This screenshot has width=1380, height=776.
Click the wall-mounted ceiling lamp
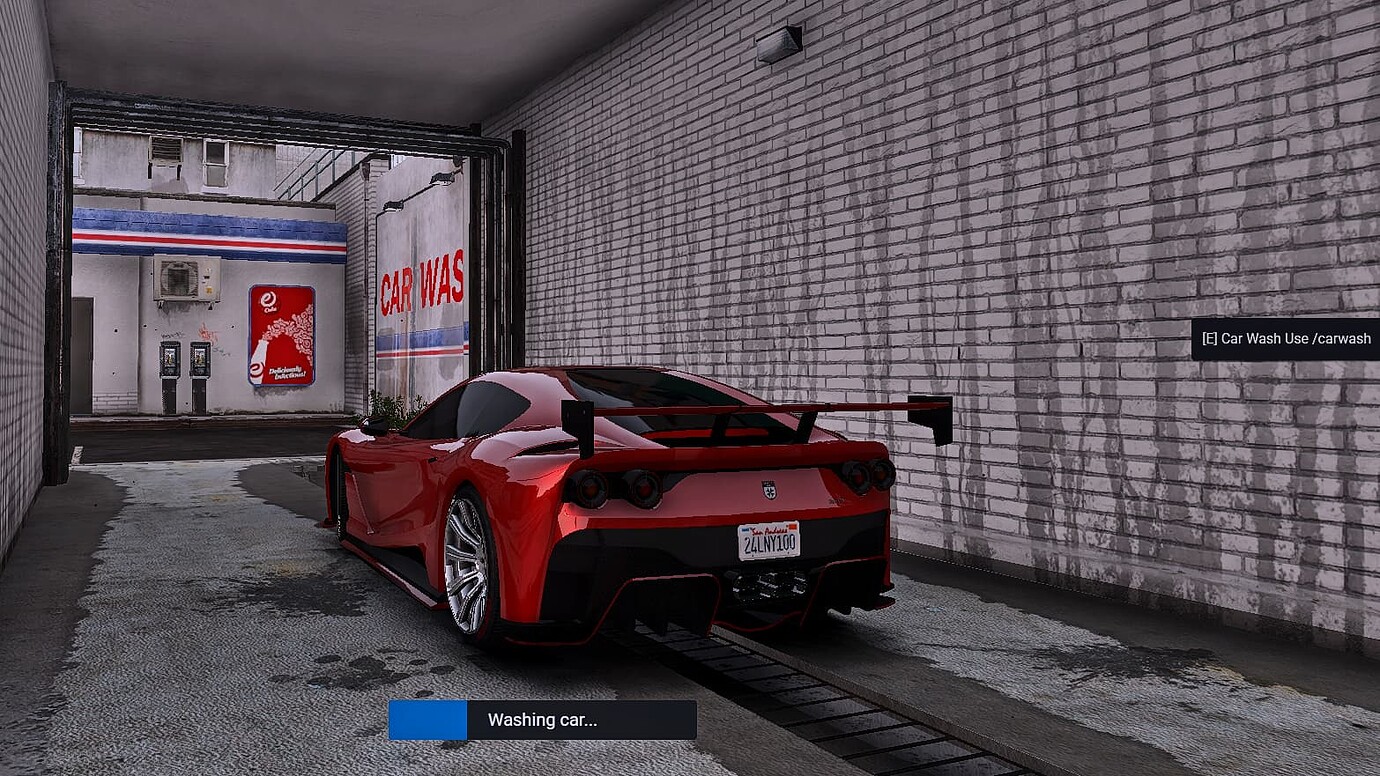(x=780, y=41)
